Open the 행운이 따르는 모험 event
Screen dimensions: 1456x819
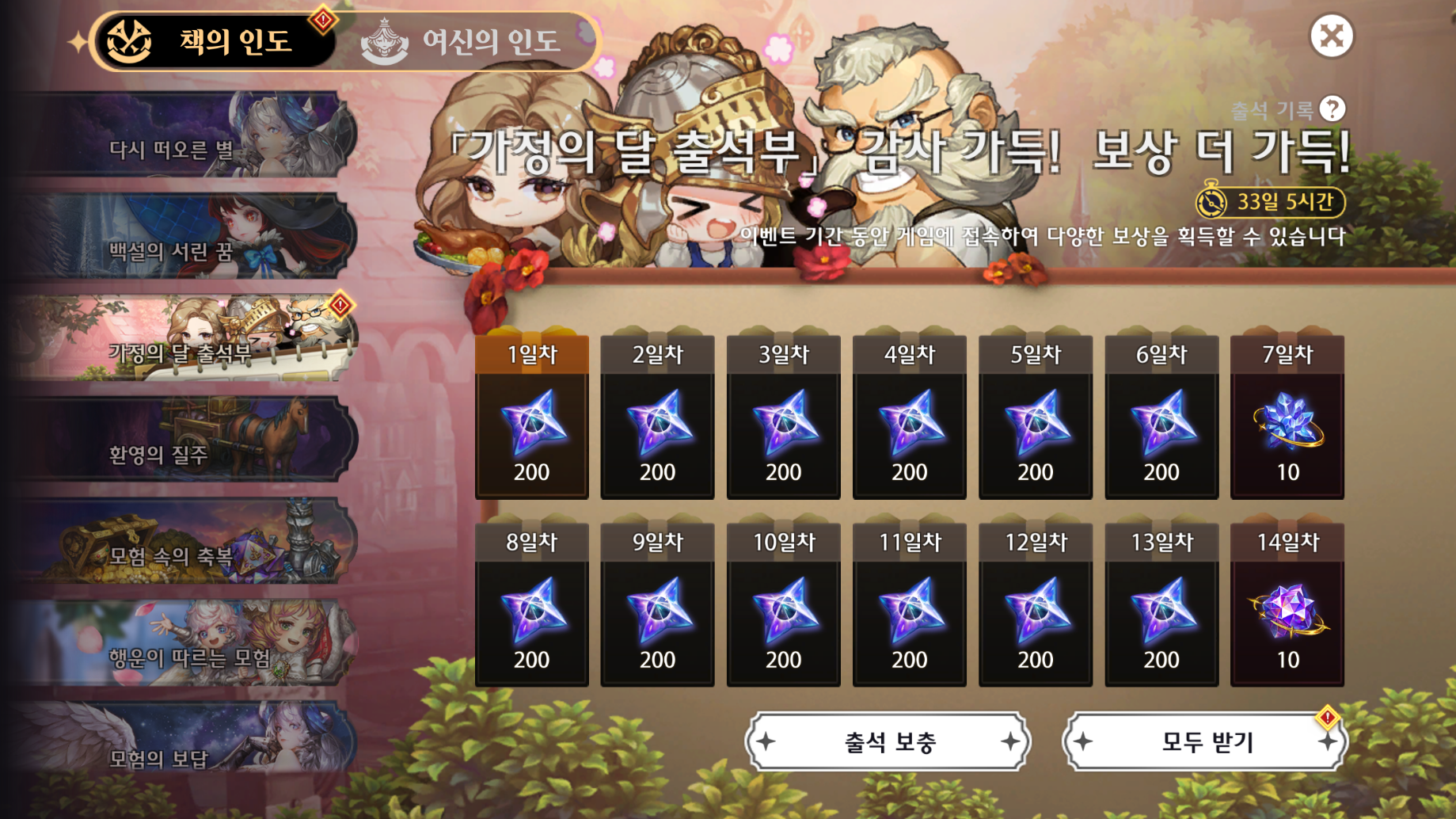184,644
